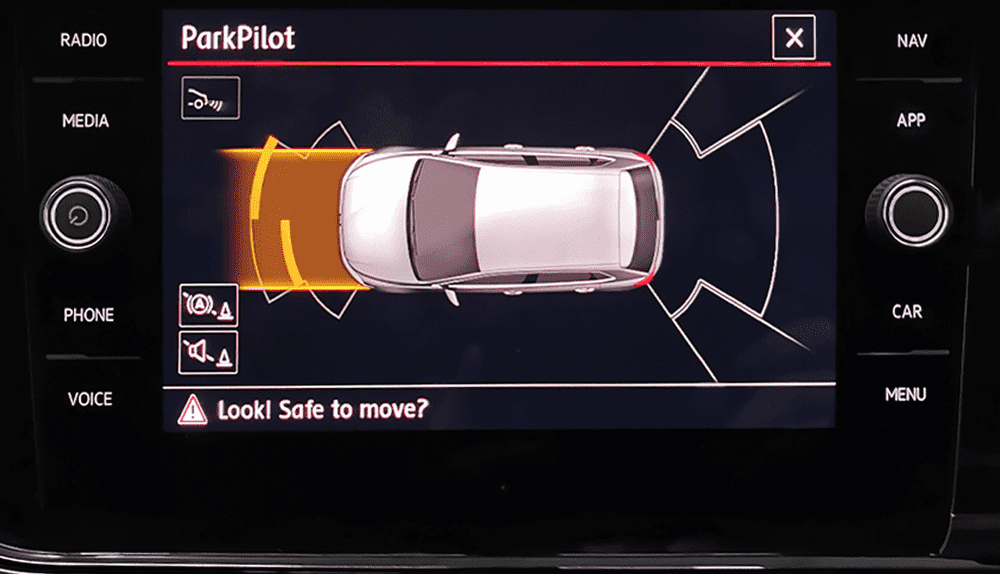This screenshot has width=1000, height=574.
Task: Go to the main MENU
Action: (905, 395)
